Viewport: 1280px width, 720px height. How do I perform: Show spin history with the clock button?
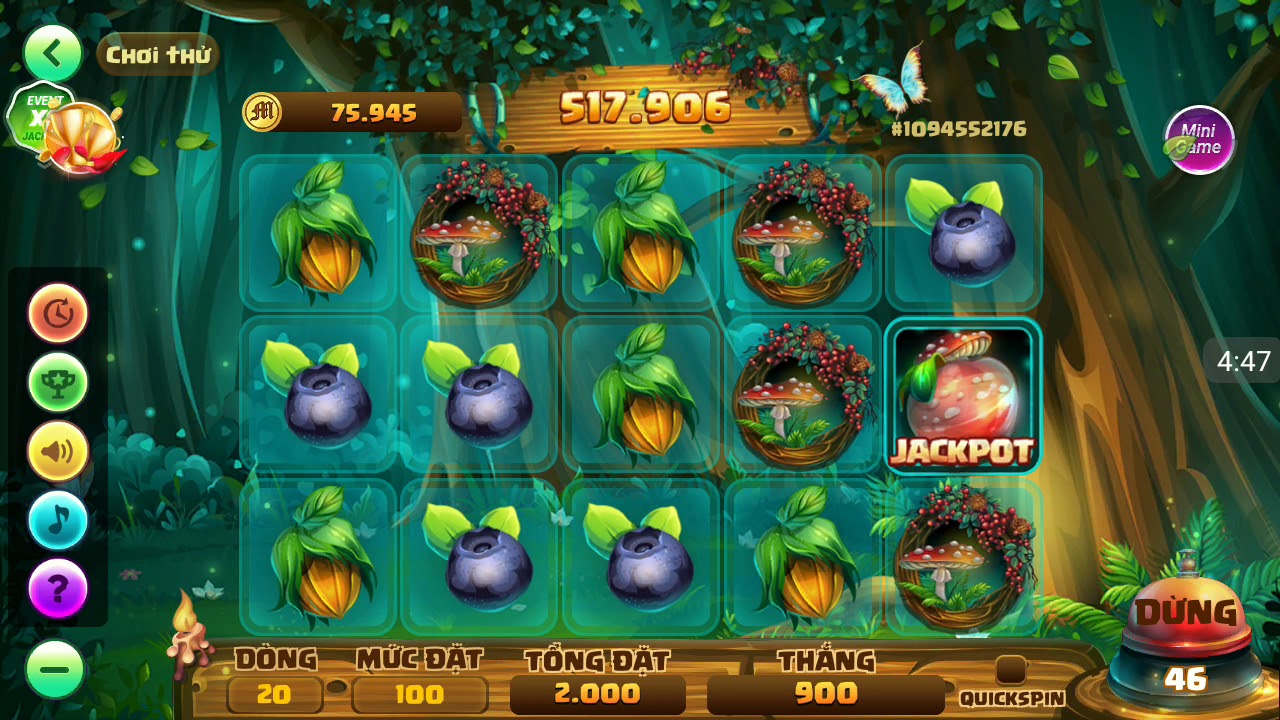pyautogui.click(x=58, y=313)
